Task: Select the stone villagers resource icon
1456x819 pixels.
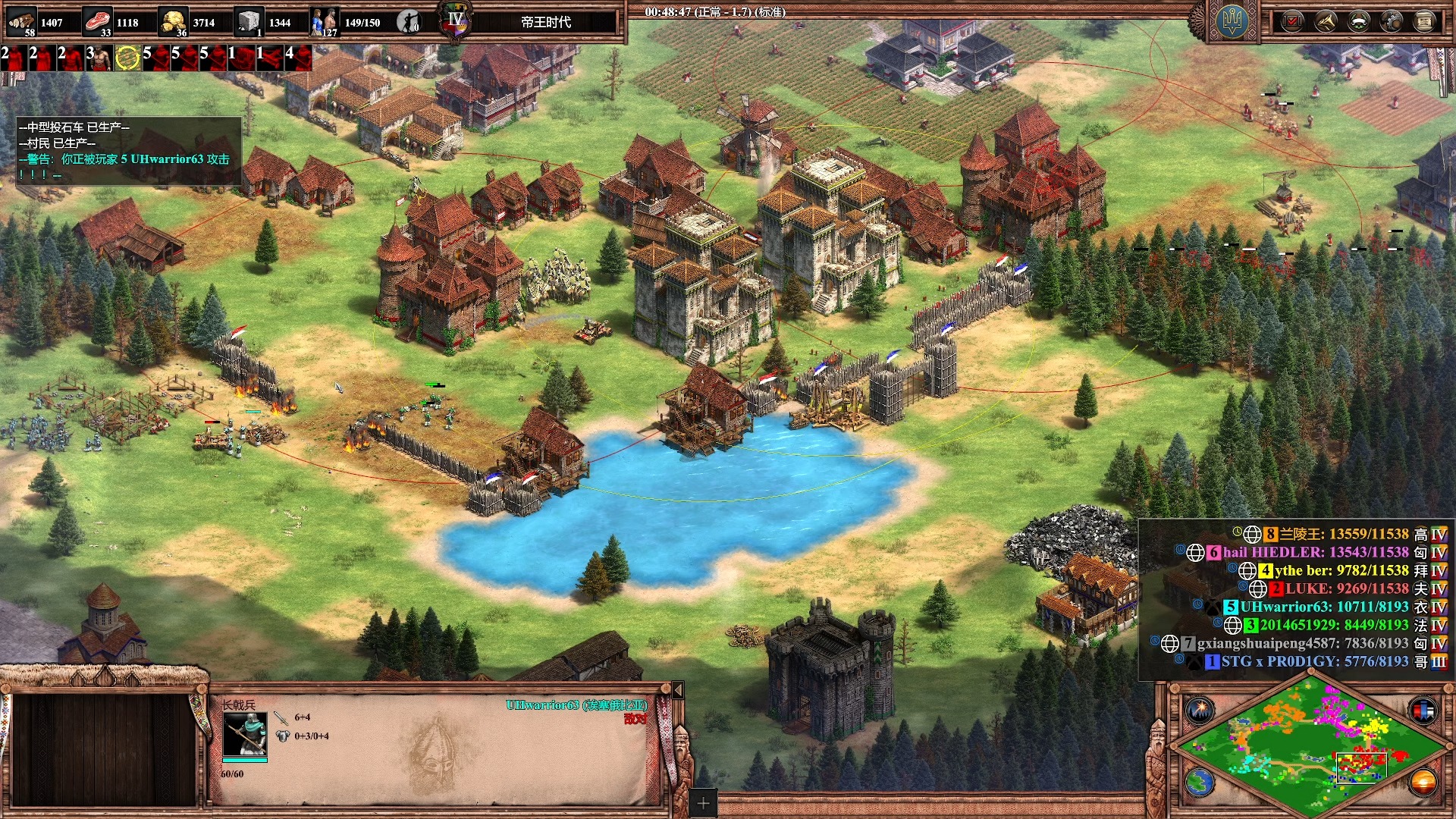Action: (249, 21)
